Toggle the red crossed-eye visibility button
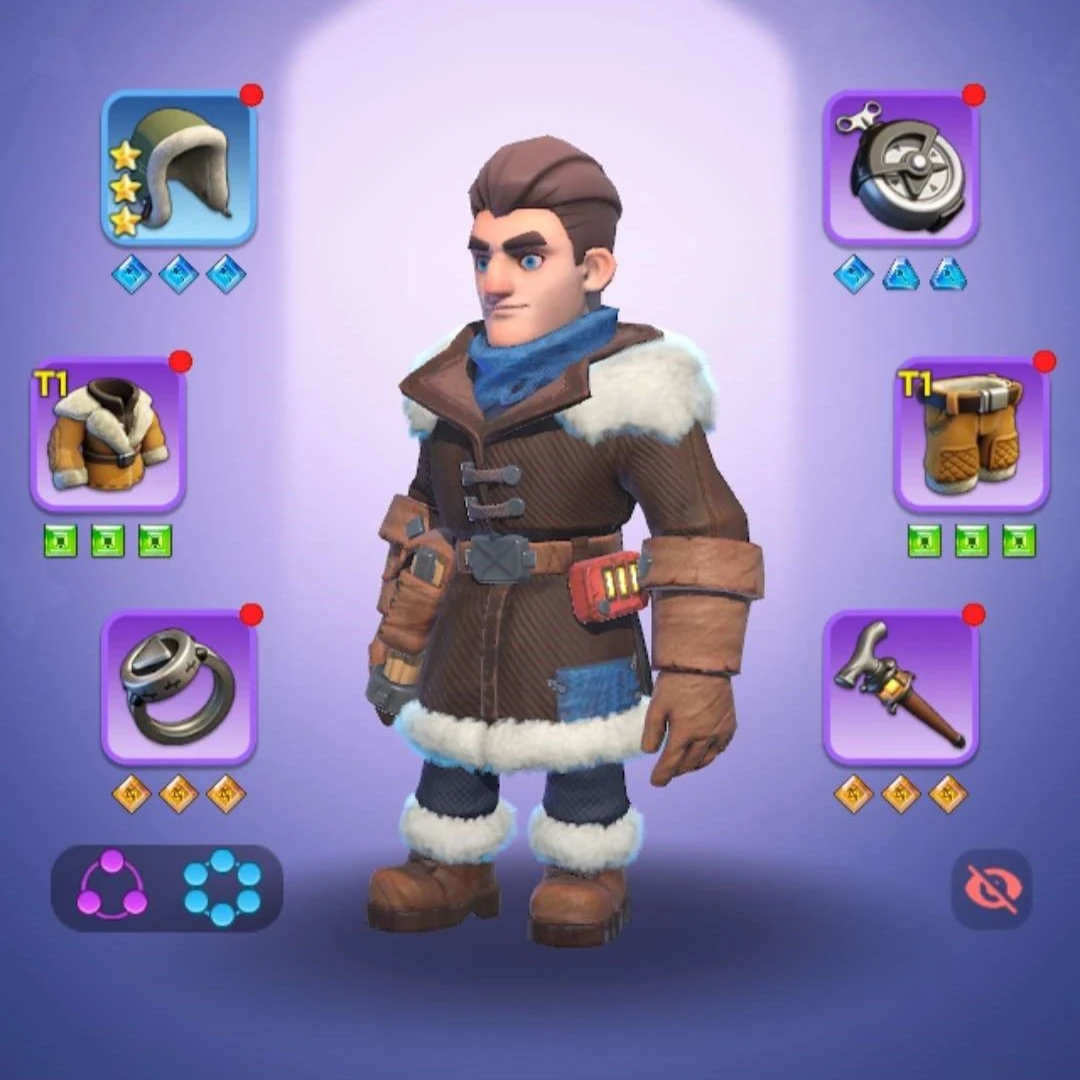Image resolution: width=1080 pixels, height=1080 pixels. click(991, 889)
